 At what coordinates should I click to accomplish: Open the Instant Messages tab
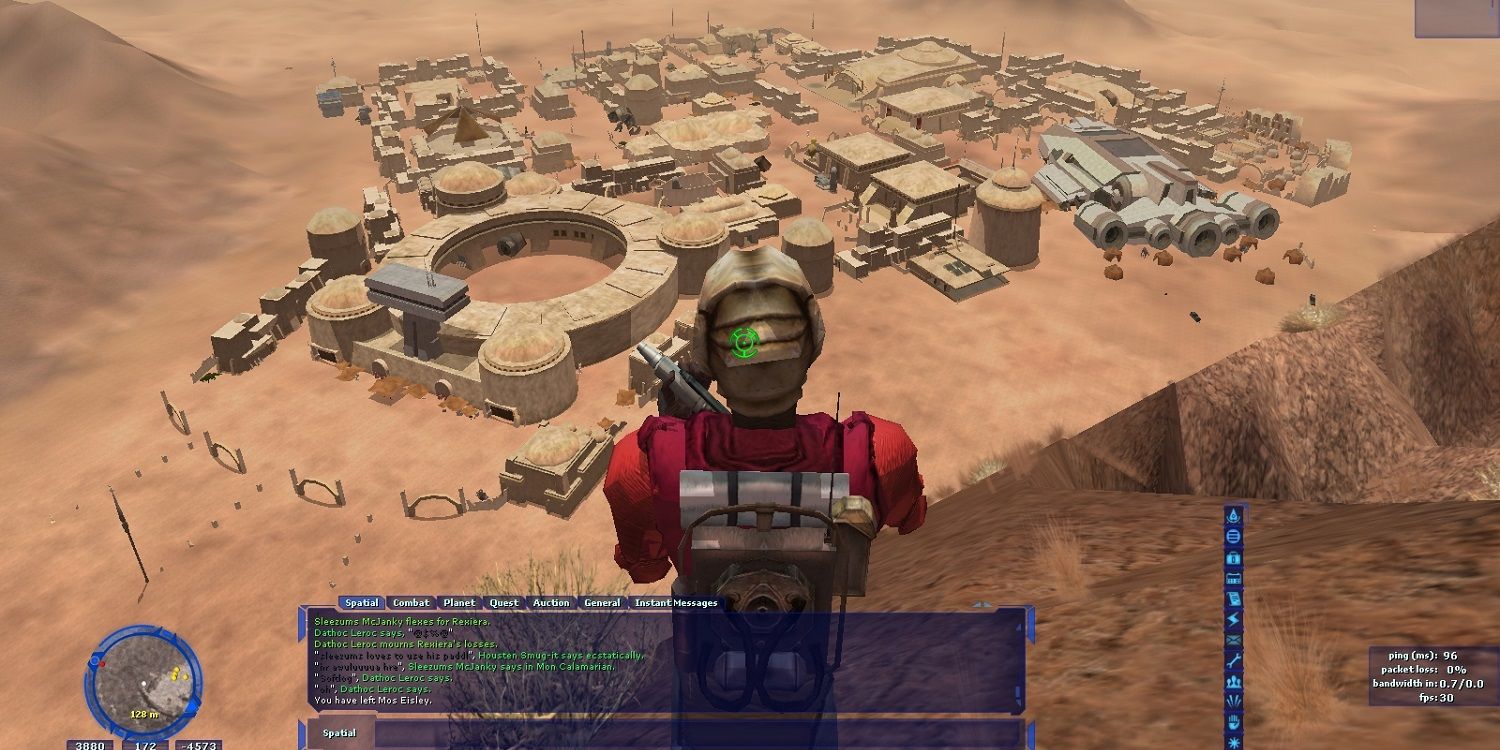click(674, 603)
